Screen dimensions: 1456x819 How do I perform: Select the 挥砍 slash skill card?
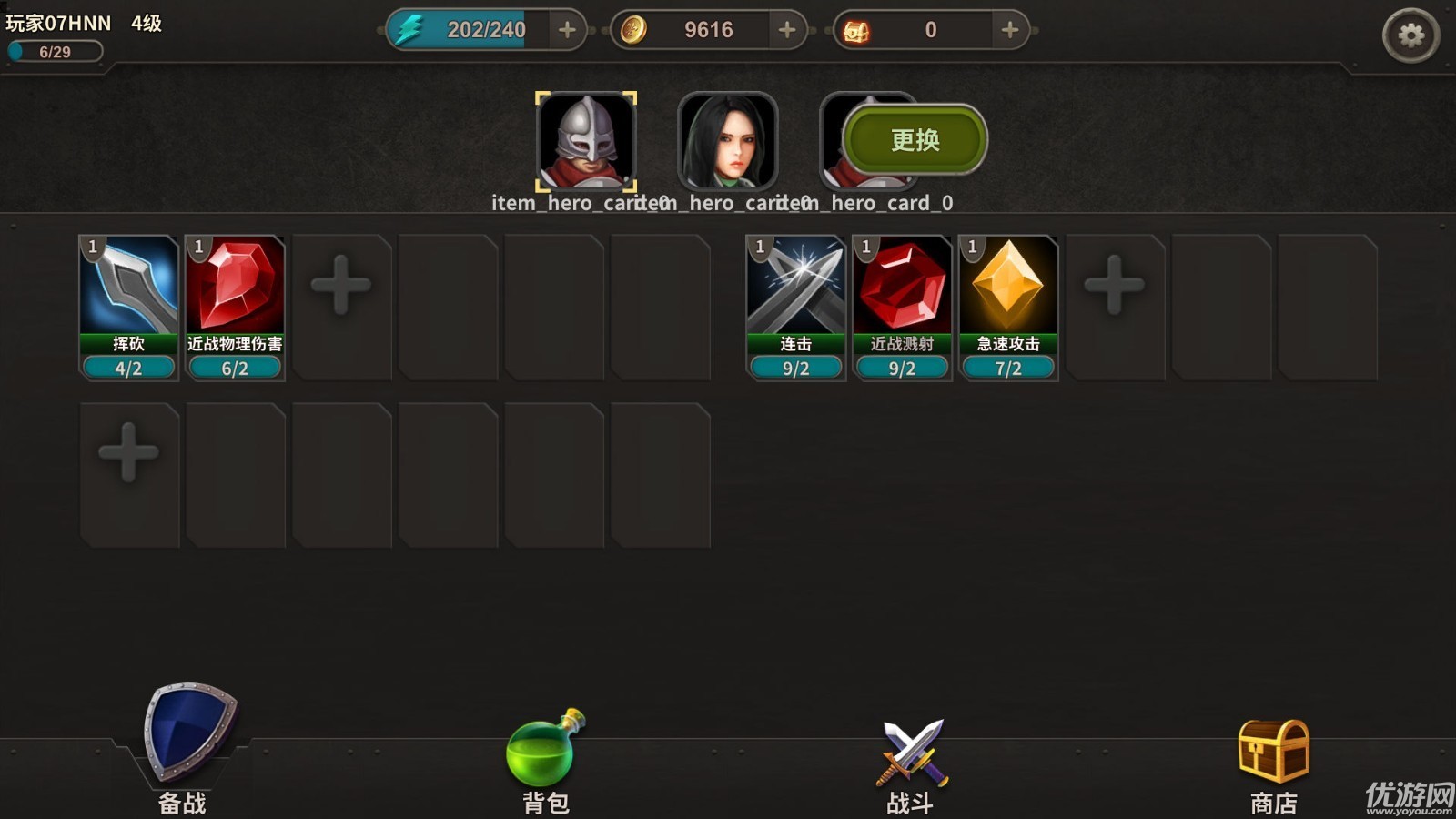(128, 307)
